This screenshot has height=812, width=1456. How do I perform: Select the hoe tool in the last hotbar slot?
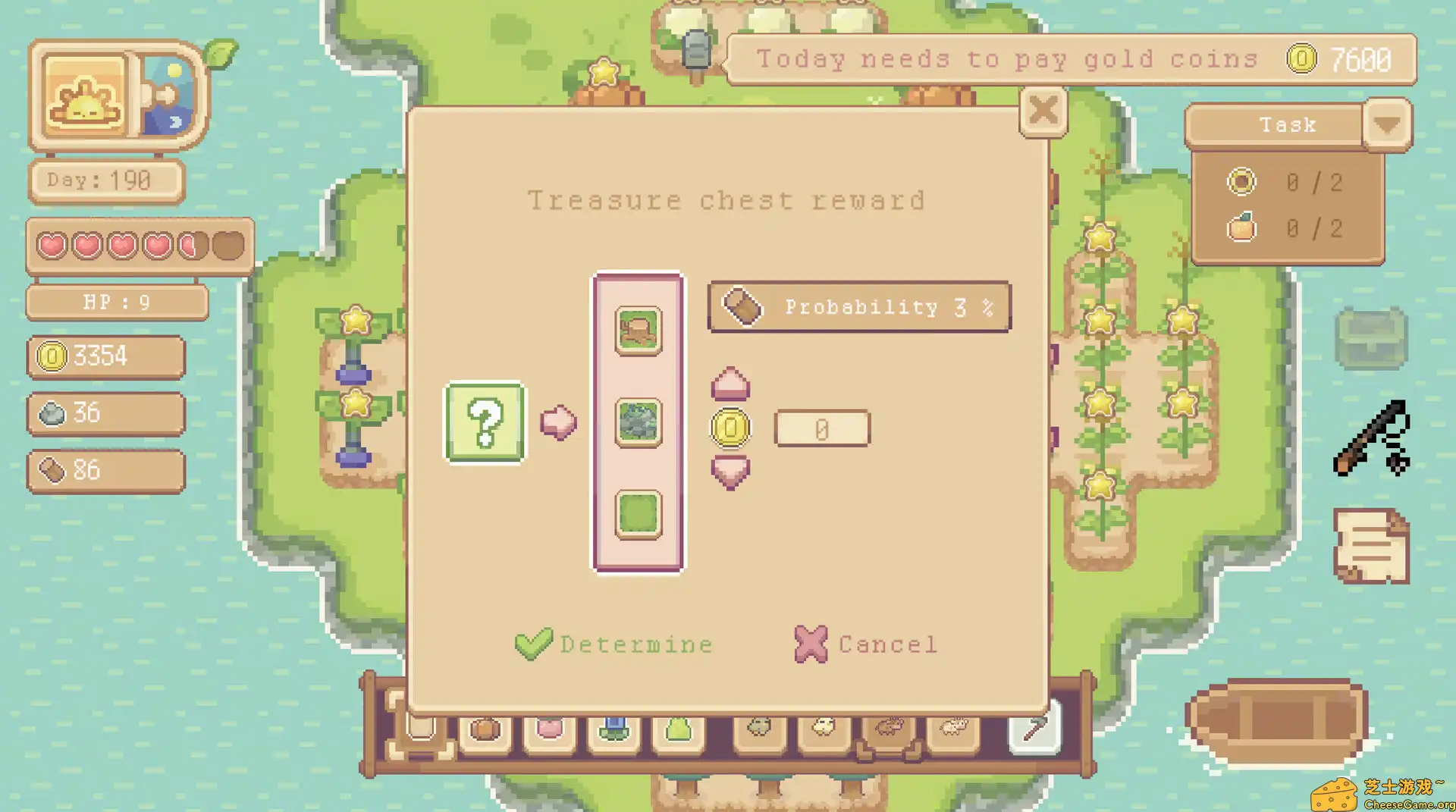click(1035, 728)
